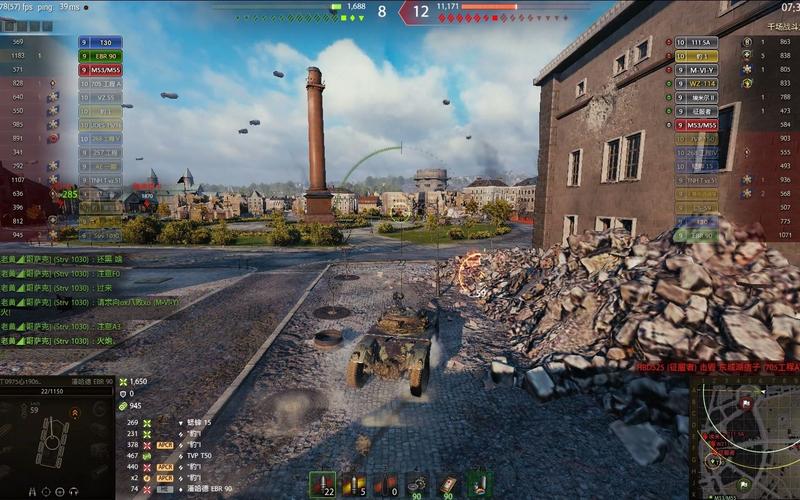Select the empty shell slot showing 0
800x500 pixels.
pos(383,485)
